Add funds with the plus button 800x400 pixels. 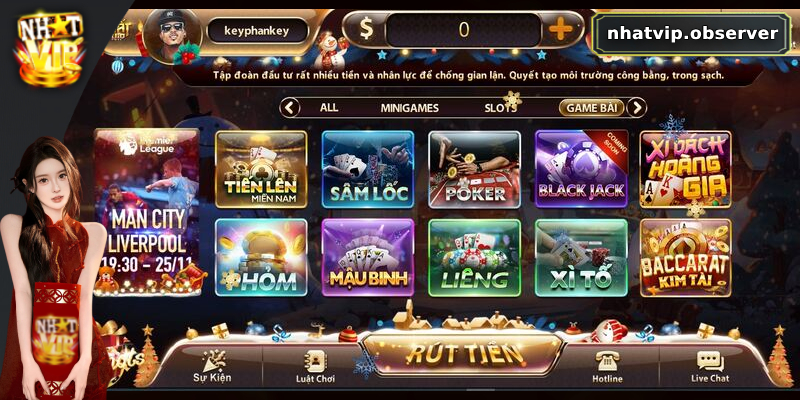561,30
